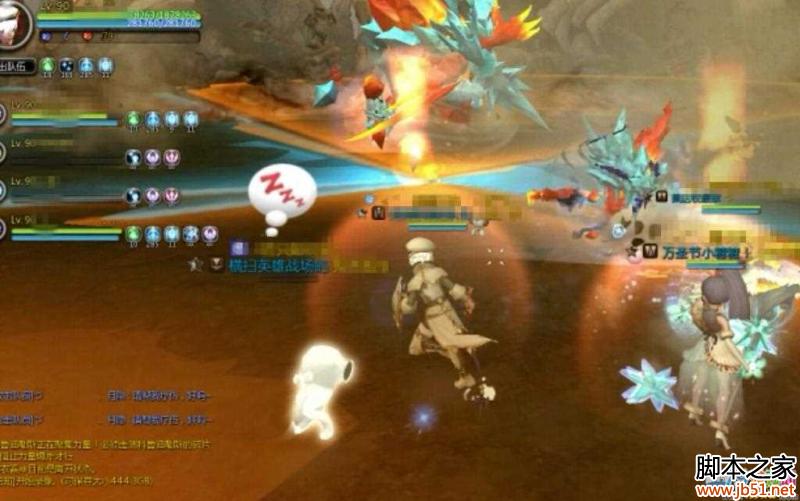
Task: Select your own character portrait
Action: (14, 22)
